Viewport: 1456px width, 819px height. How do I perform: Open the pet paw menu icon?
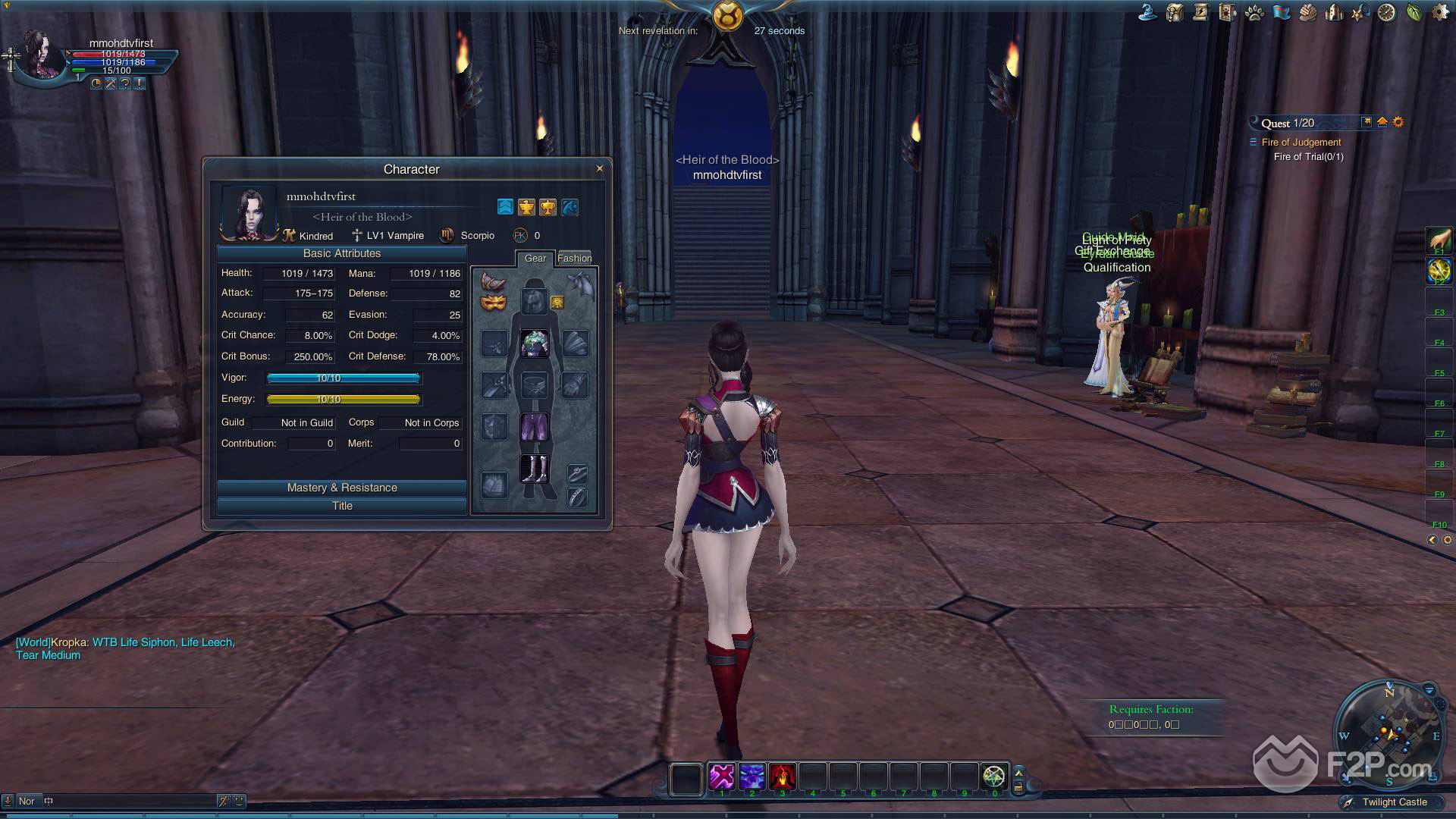(x=1254, y=13)
